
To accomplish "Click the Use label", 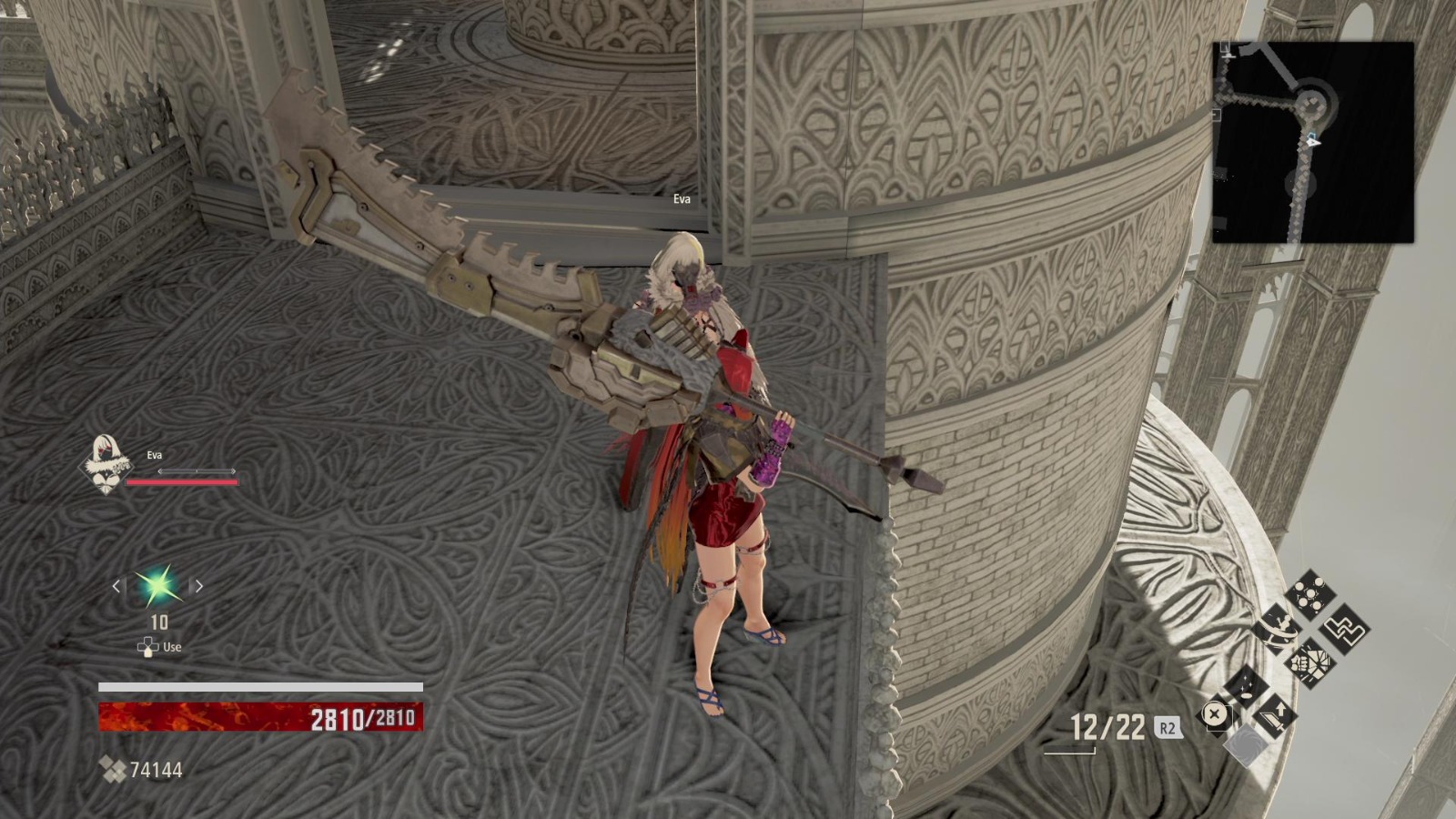I will [x=172, y=646].
